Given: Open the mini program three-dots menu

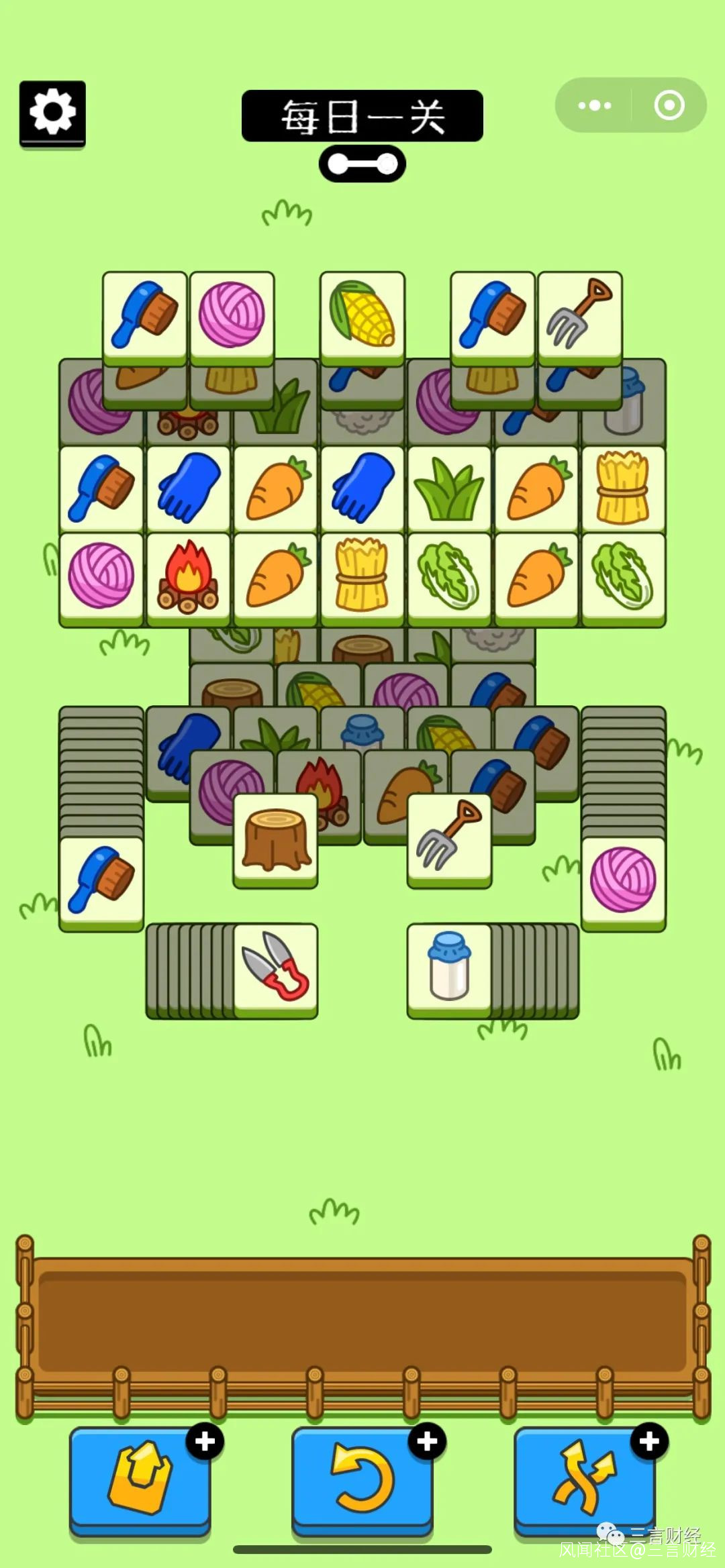Looking at the screenshot, I should [594, 105].
